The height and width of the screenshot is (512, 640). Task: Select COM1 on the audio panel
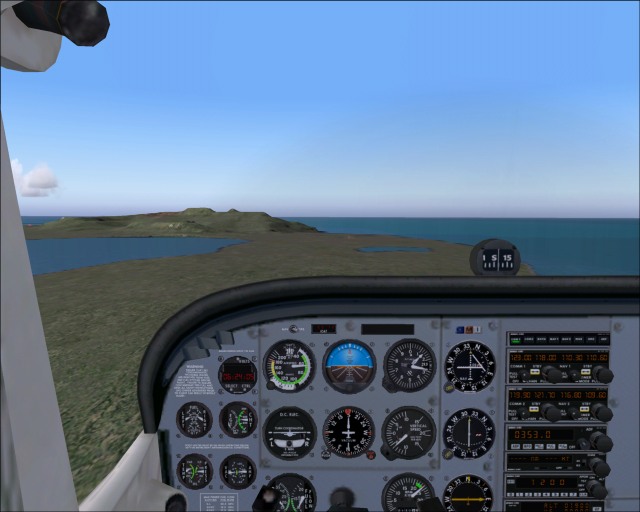pyautogui.click(x=516, y=340)
